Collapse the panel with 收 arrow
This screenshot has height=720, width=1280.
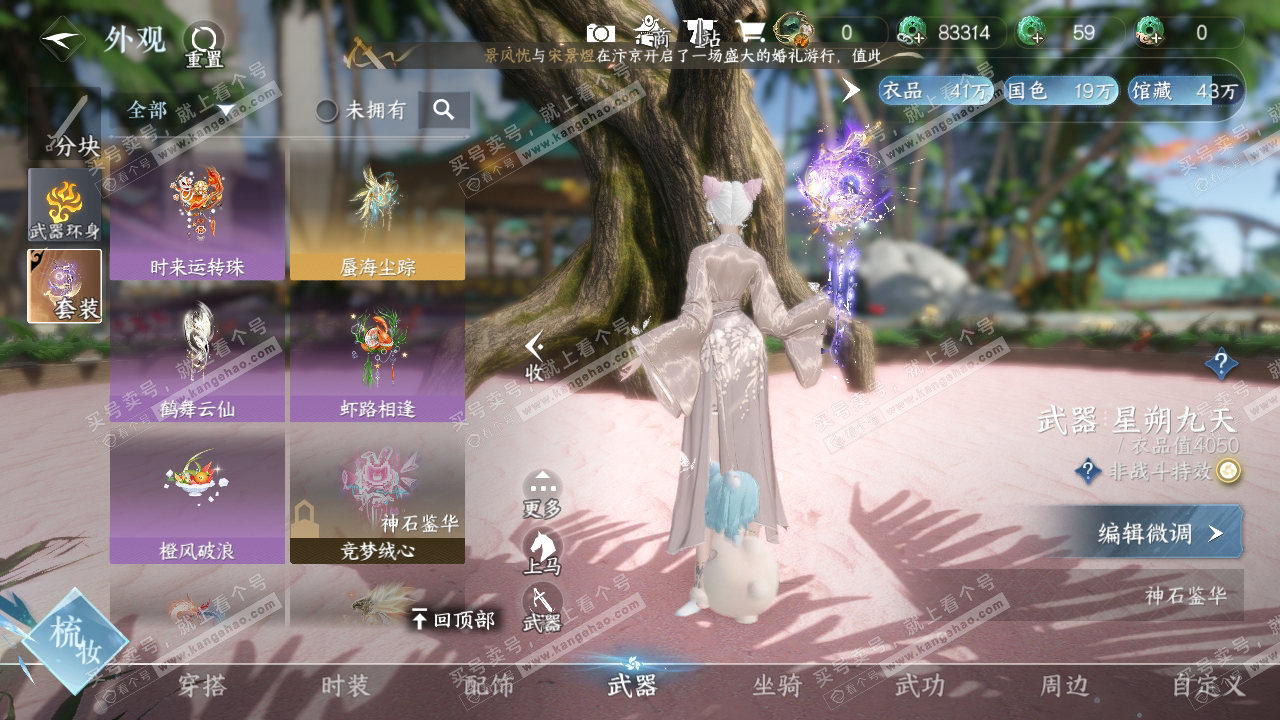coord(535,356)
